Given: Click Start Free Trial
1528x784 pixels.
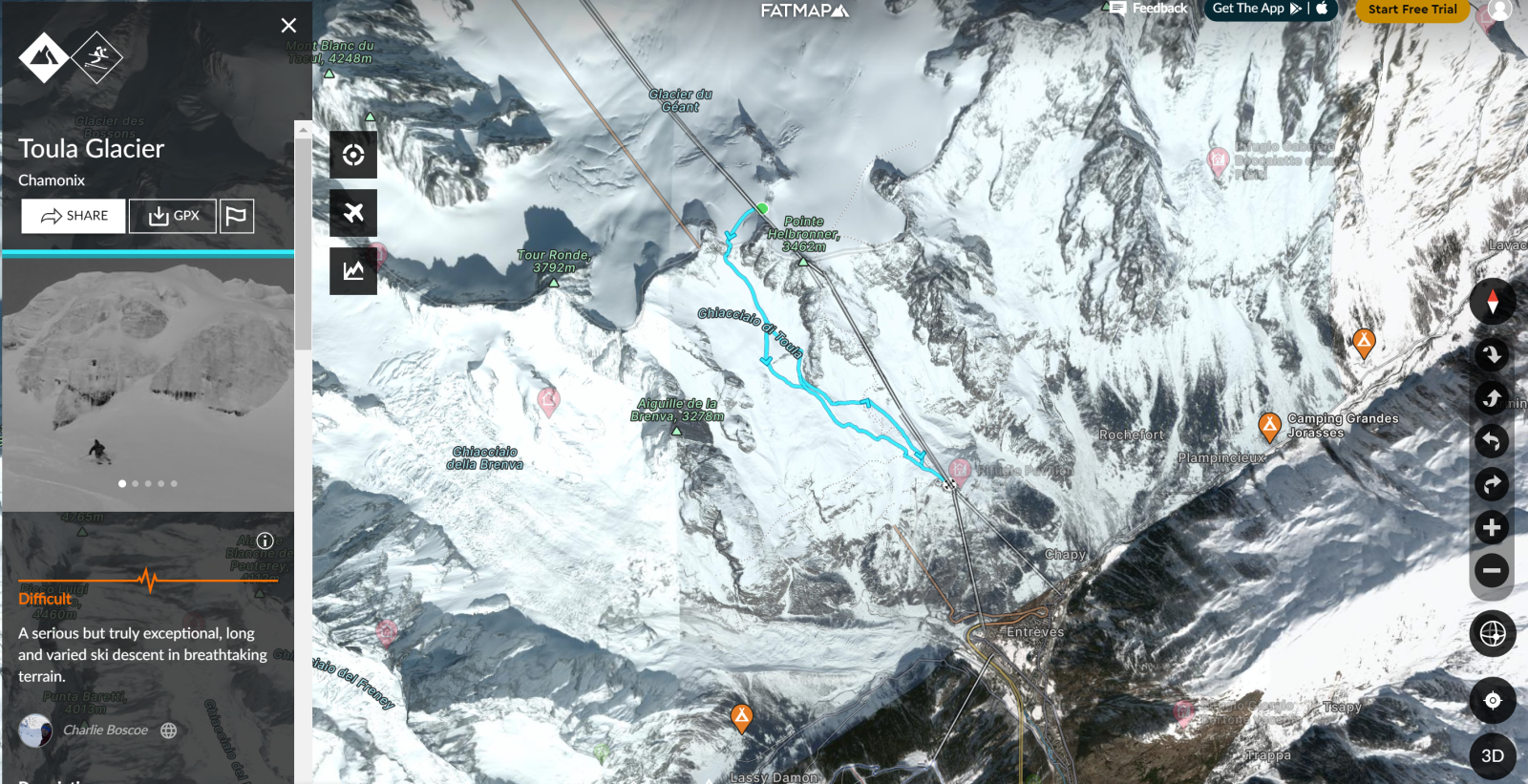Looking at the screenshot, I should [x=1412, y=10].
